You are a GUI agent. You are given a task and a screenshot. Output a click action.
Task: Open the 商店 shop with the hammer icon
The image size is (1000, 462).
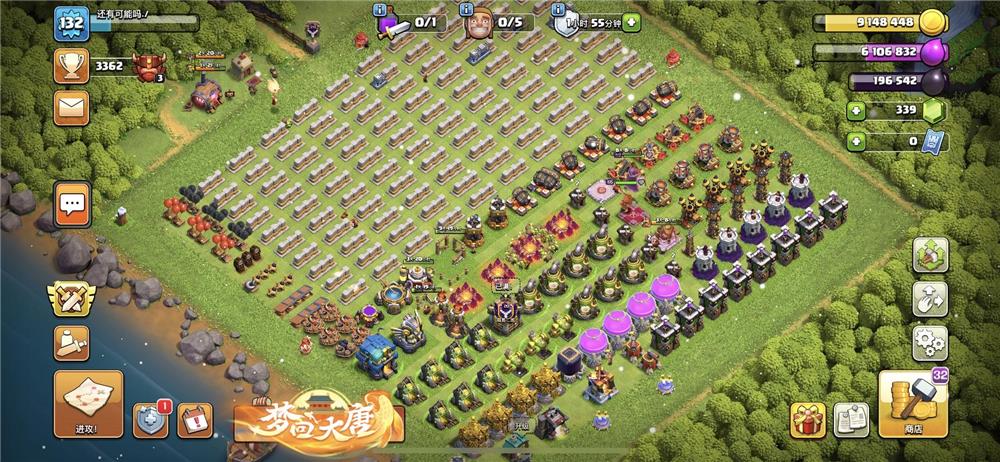tap(913, 404)
